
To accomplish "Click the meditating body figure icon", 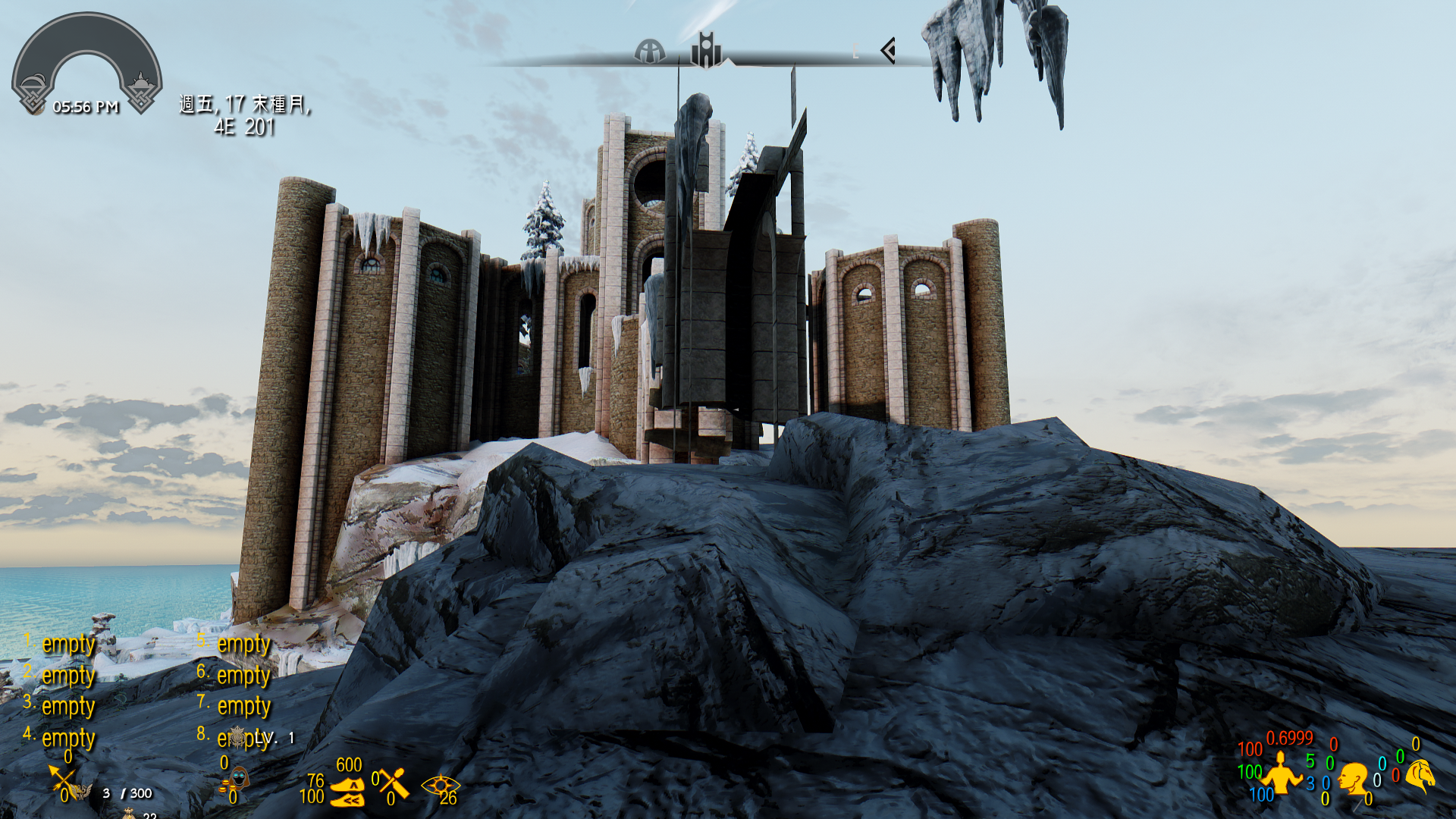I will point(1281,774).
